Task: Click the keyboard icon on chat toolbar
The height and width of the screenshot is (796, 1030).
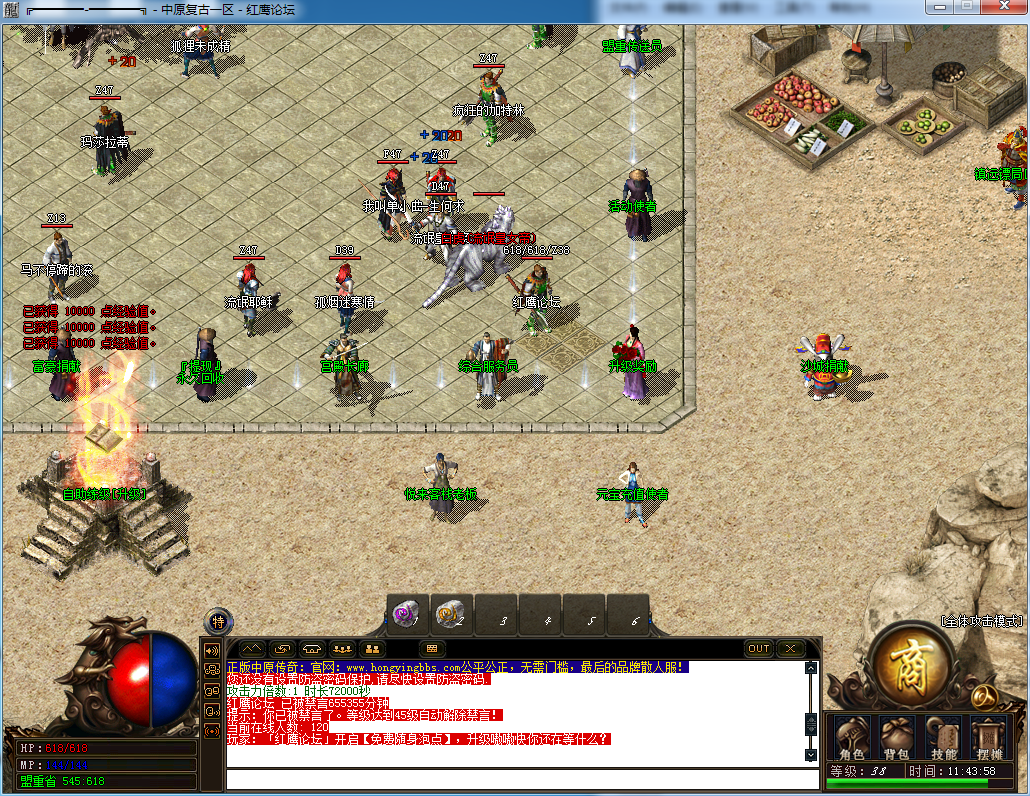Action: (433, 649)
